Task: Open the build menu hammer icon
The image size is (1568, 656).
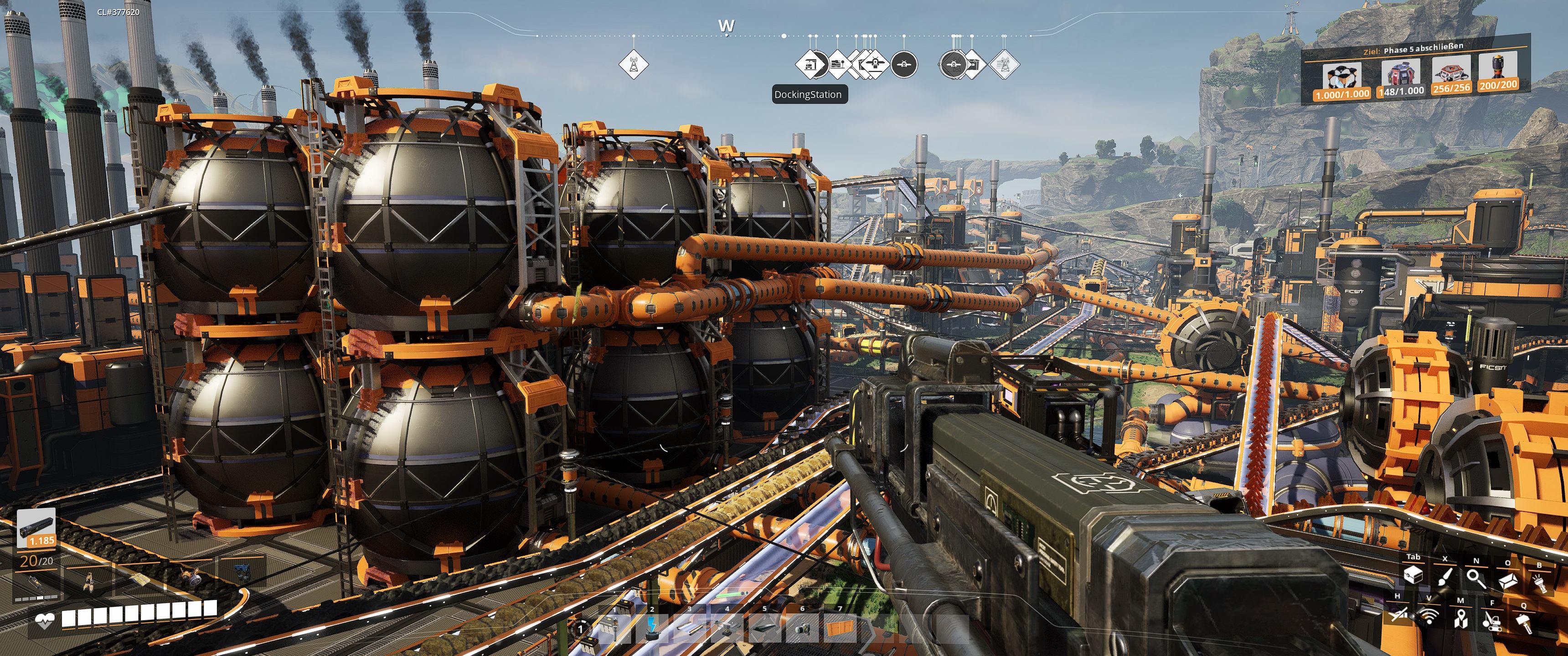Action: point(1524,623)
